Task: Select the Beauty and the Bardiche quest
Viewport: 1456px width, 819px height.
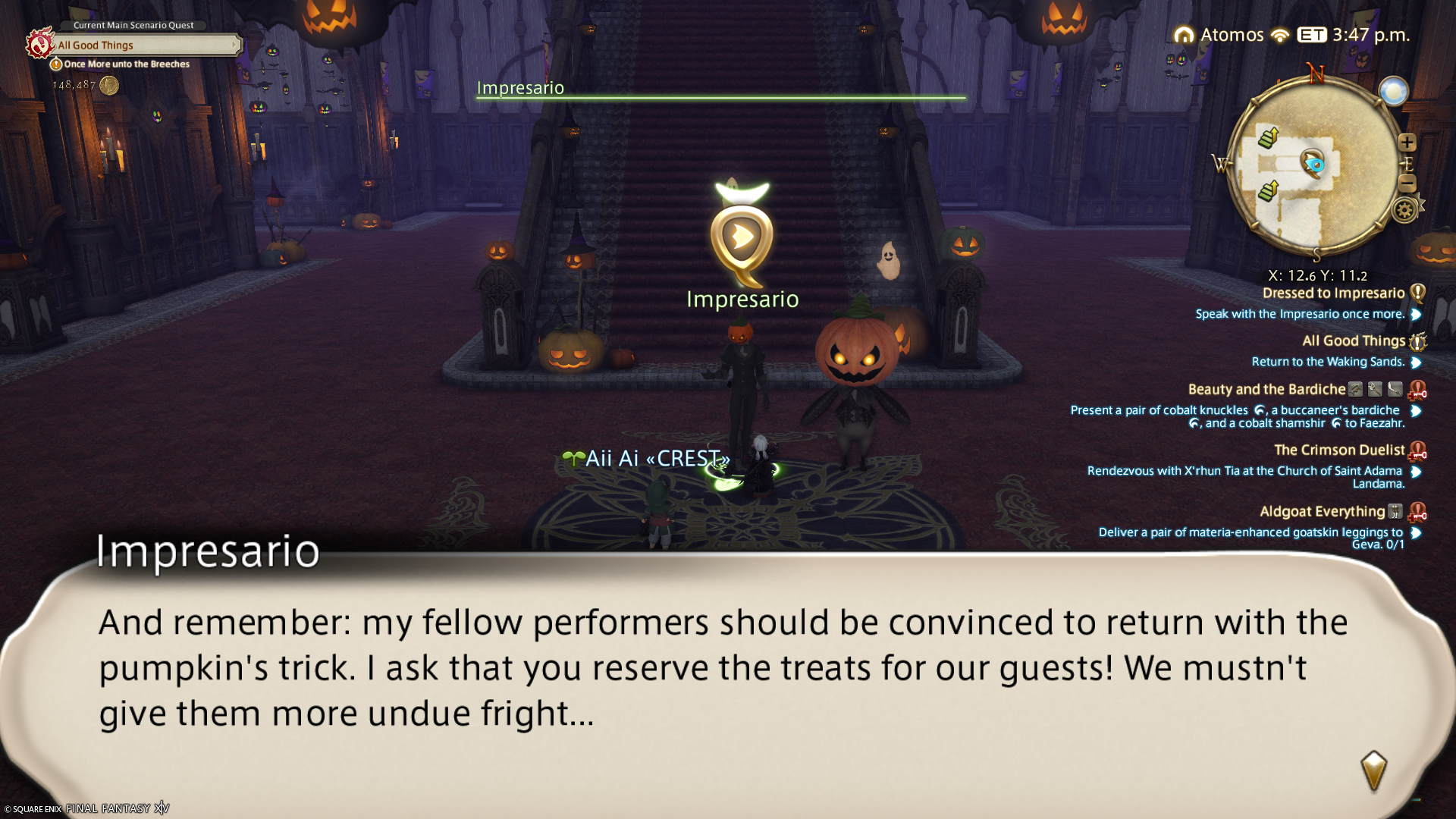Action: point(1266,390)
